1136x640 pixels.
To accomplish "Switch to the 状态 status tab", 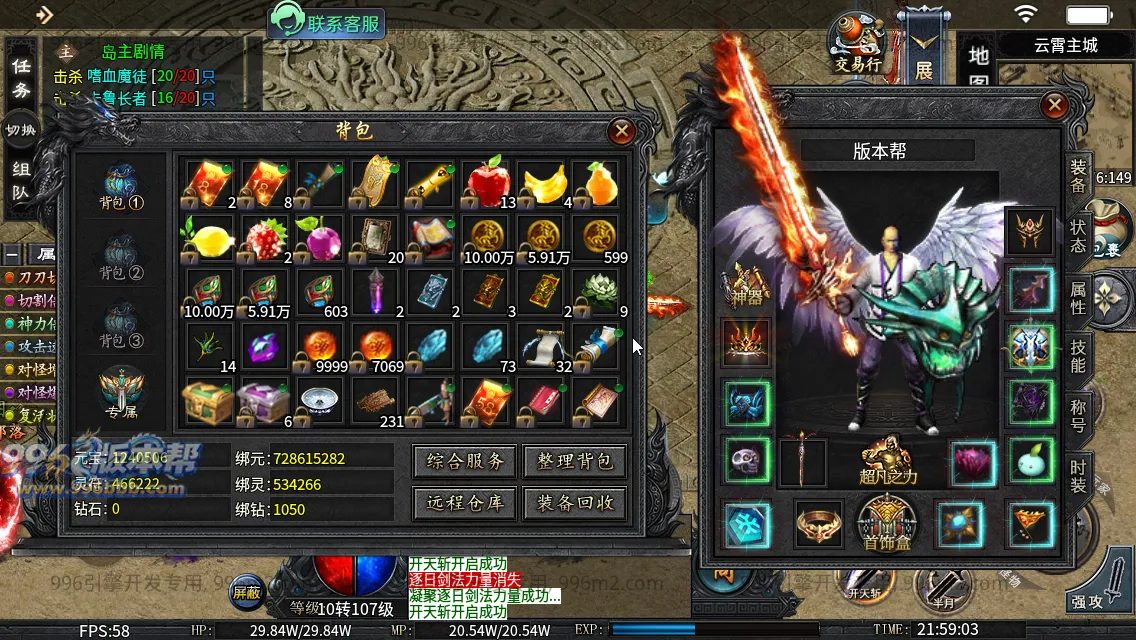I will click(1078, 233).
